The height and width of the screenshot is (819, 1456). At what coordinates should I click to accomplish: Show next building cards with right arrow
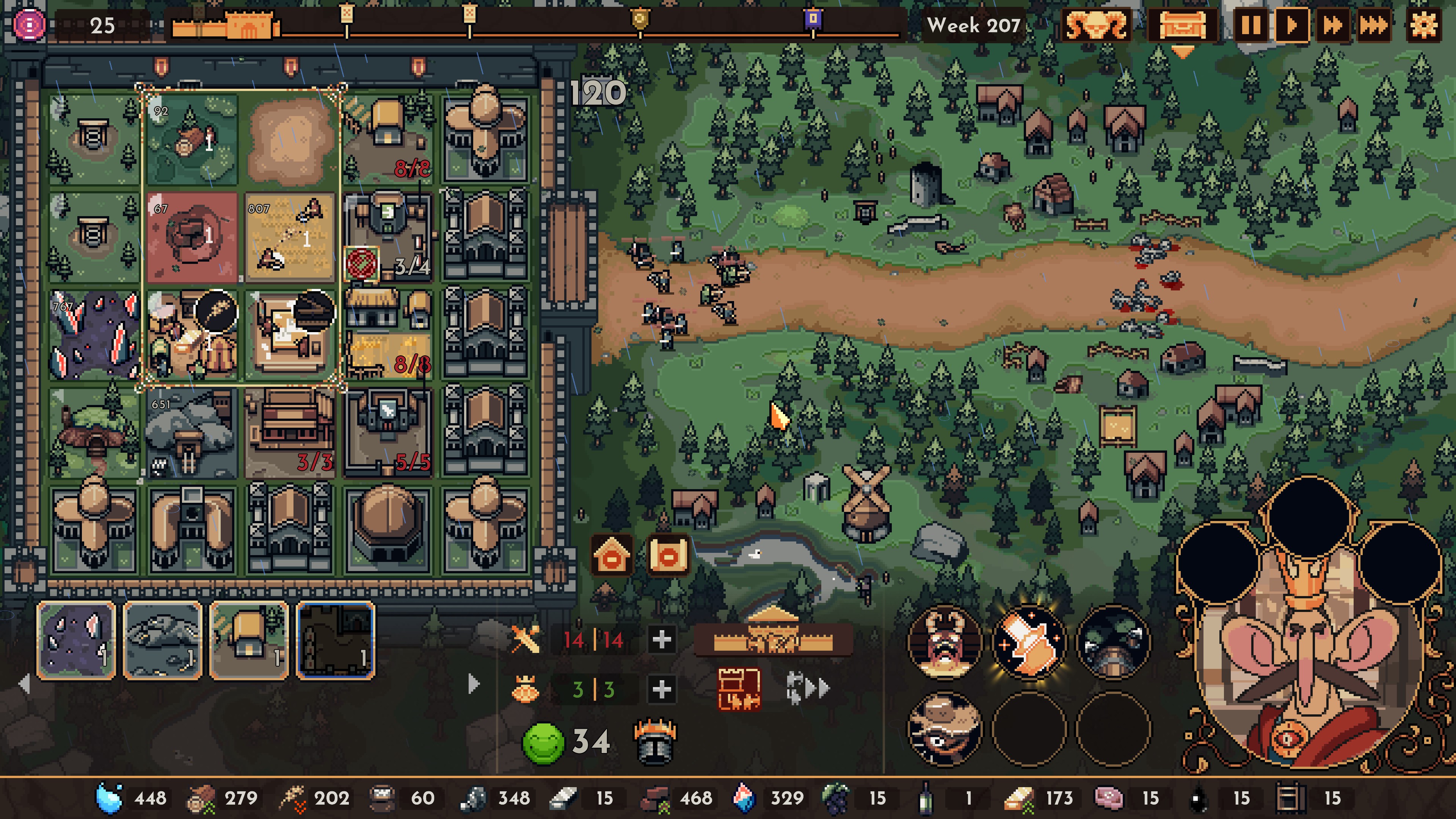pyautogui.click(x=474, y=684)
